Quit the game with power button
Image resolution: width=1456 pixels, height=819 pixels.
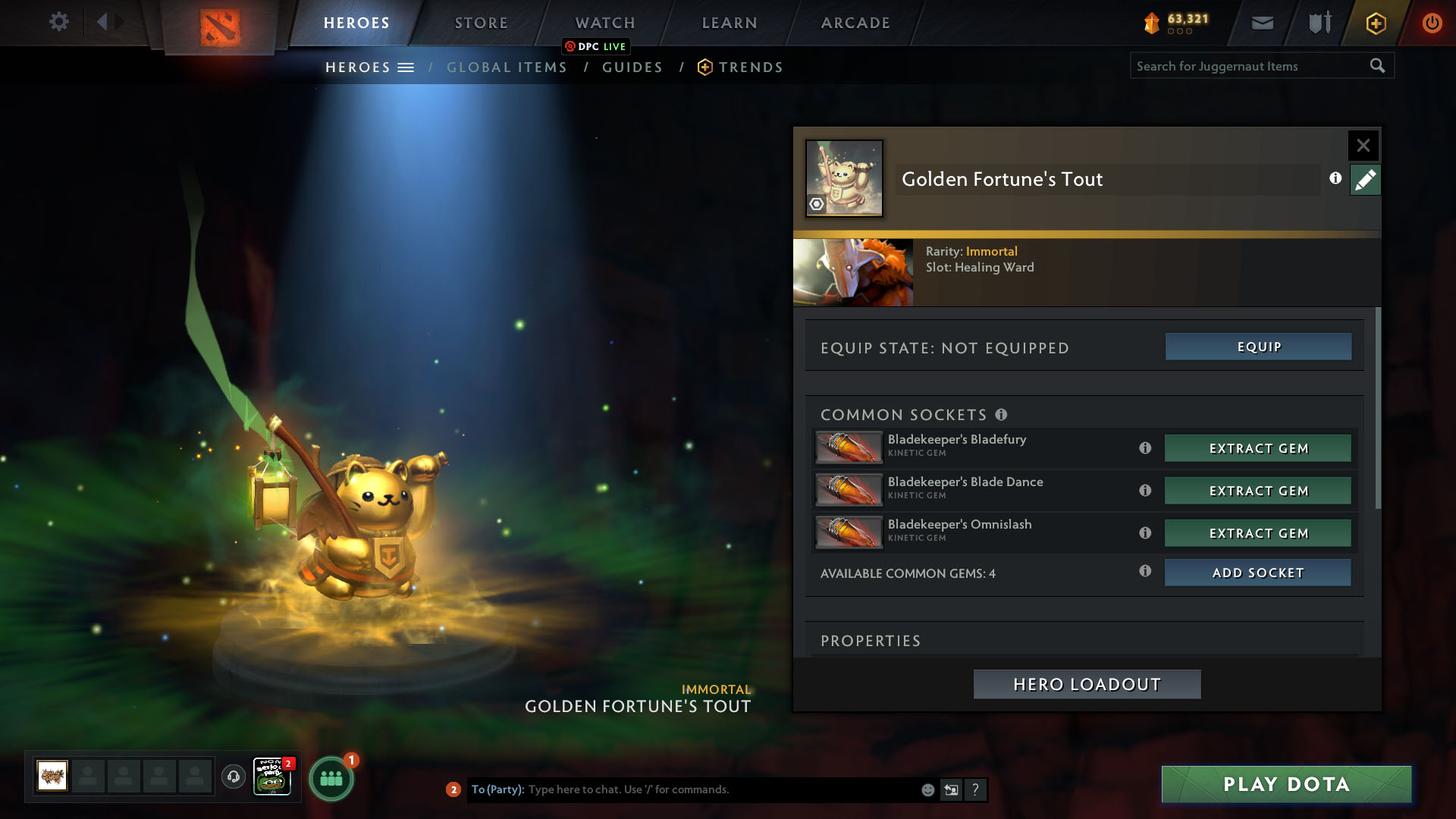(x=1432, y=23)
